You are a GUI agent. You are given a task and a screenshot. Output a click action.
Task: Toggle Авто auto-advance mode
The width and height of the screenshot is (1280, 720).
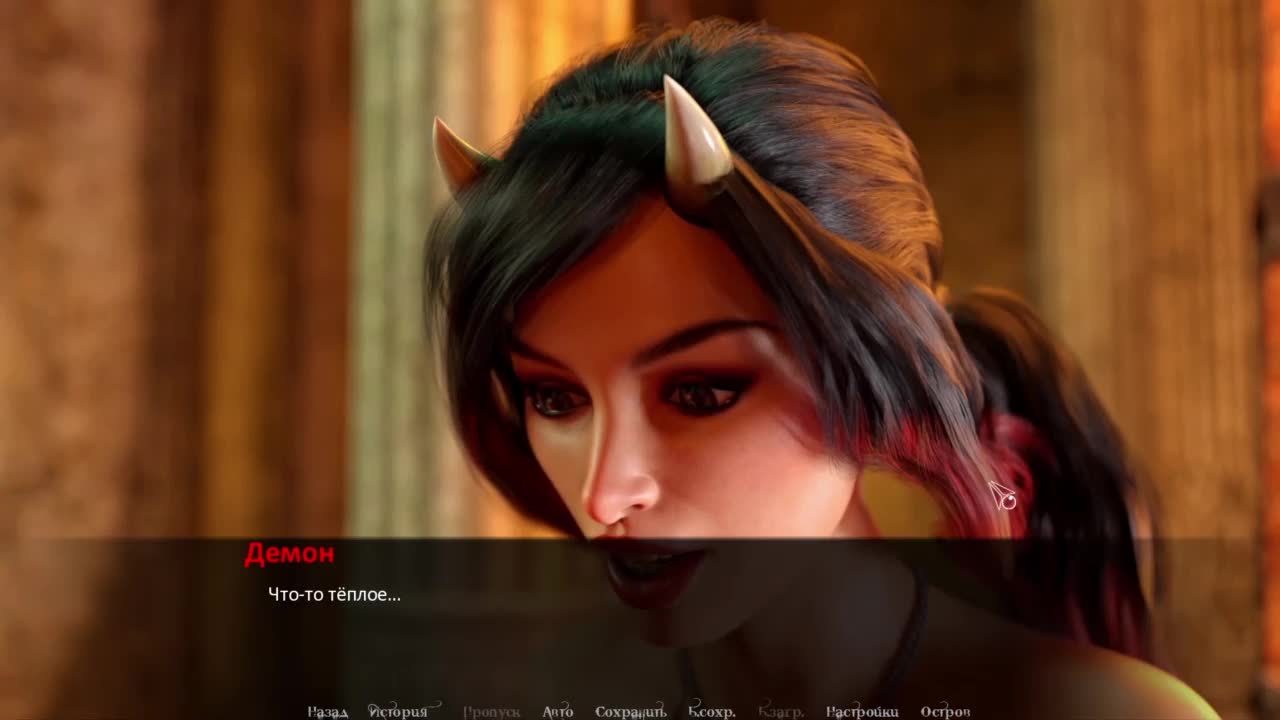coord(557,711)
